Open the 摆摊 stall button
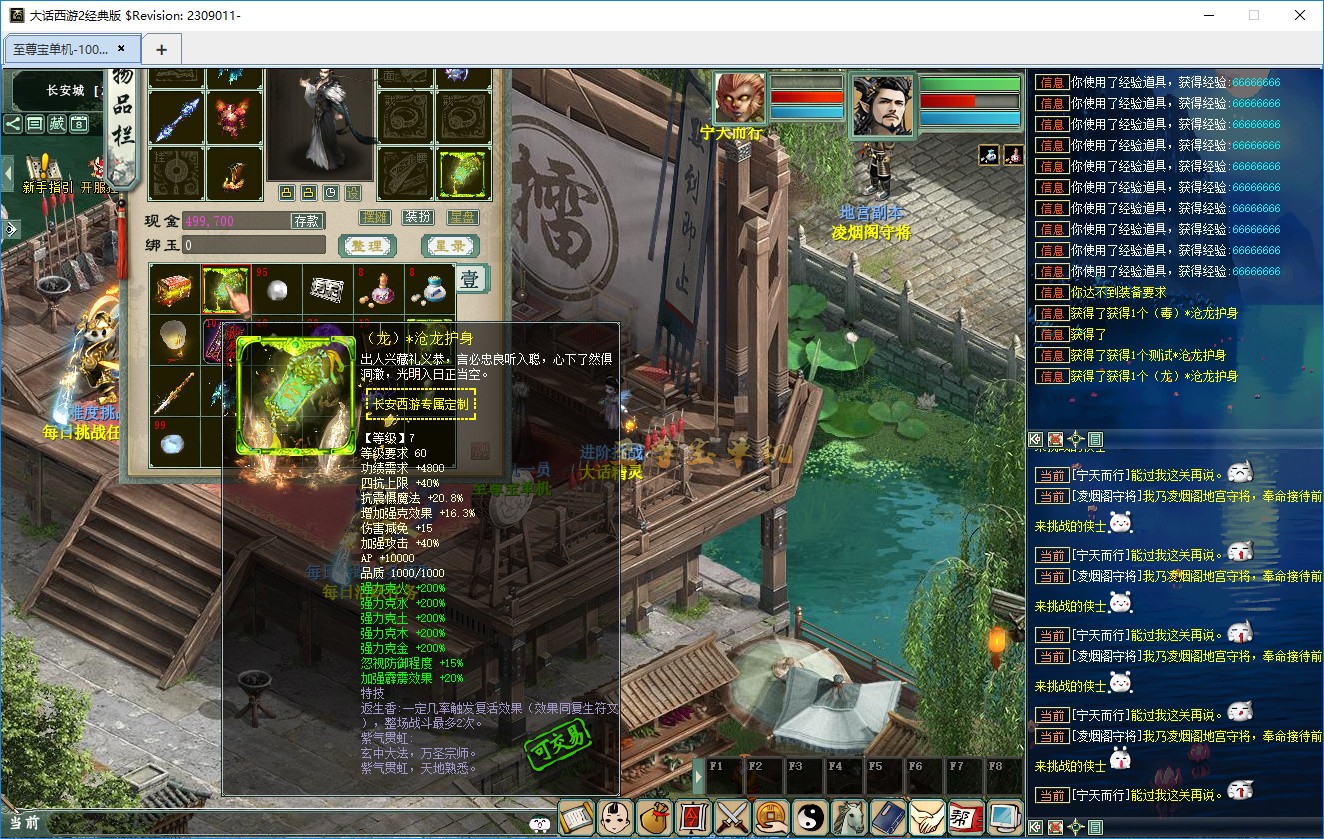The image size is (1324, 839). pos(375,217)
